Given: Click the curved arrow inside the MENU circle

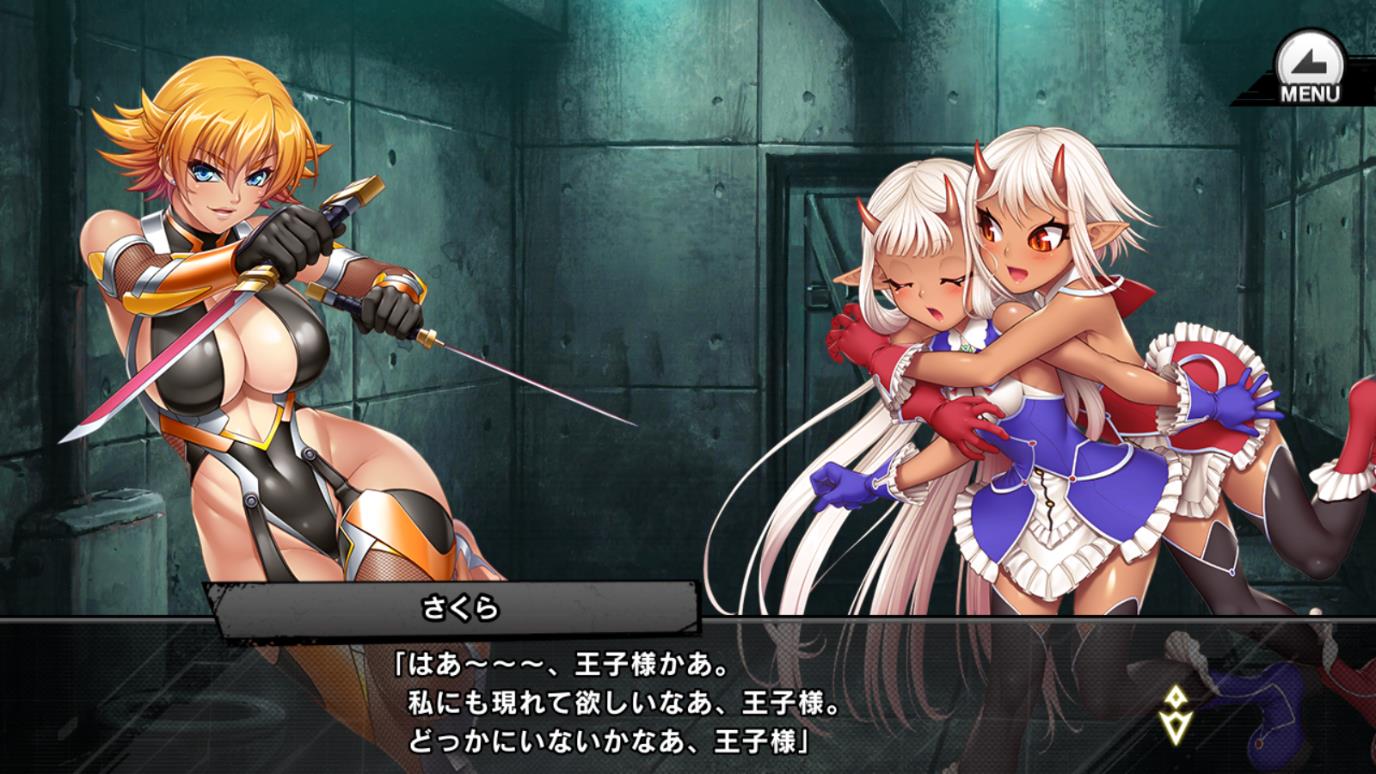Looking at the screenshot, I should click(x=1308, y=62).
